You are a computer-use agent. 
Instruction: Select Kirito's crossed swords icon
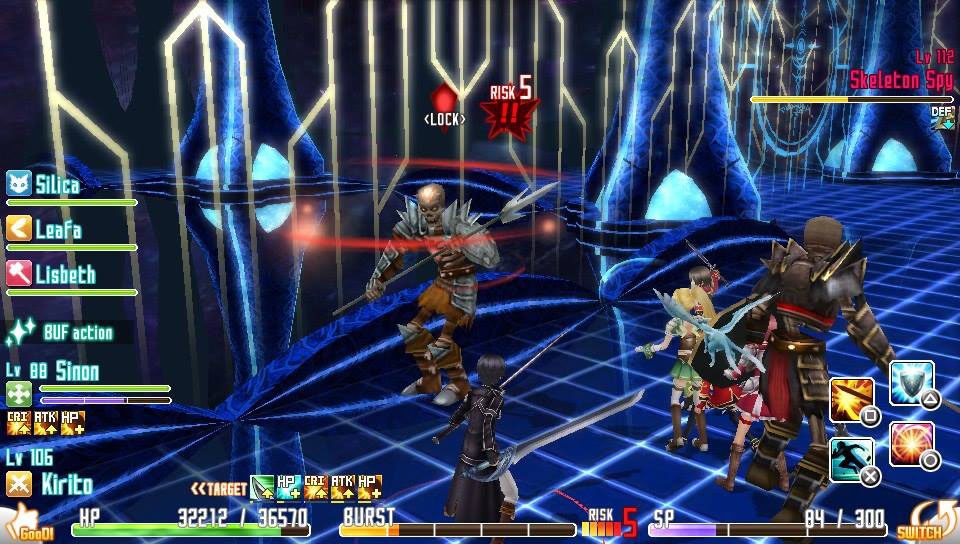pyautogui.click(x=19, y=485)
